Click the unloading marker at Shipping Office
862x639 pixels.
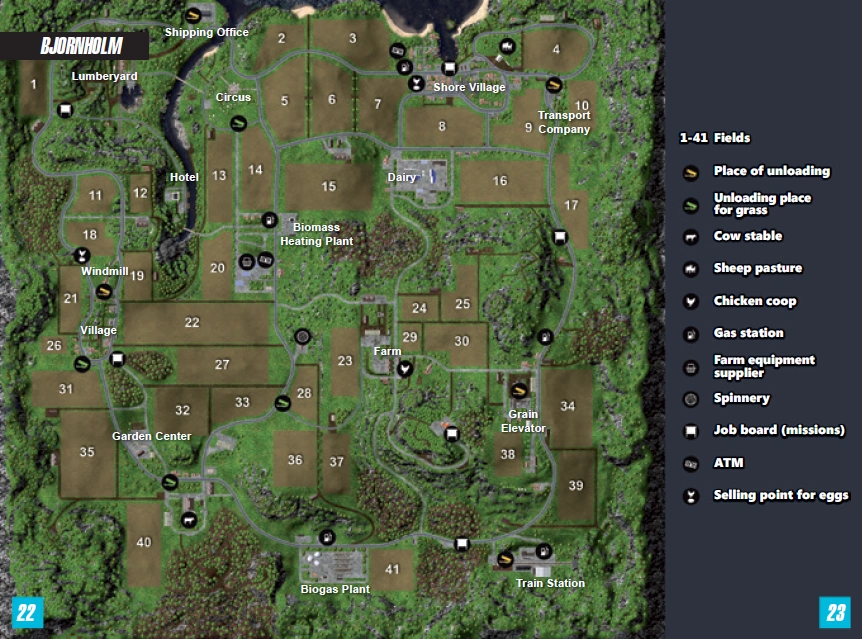click(193, 16)
